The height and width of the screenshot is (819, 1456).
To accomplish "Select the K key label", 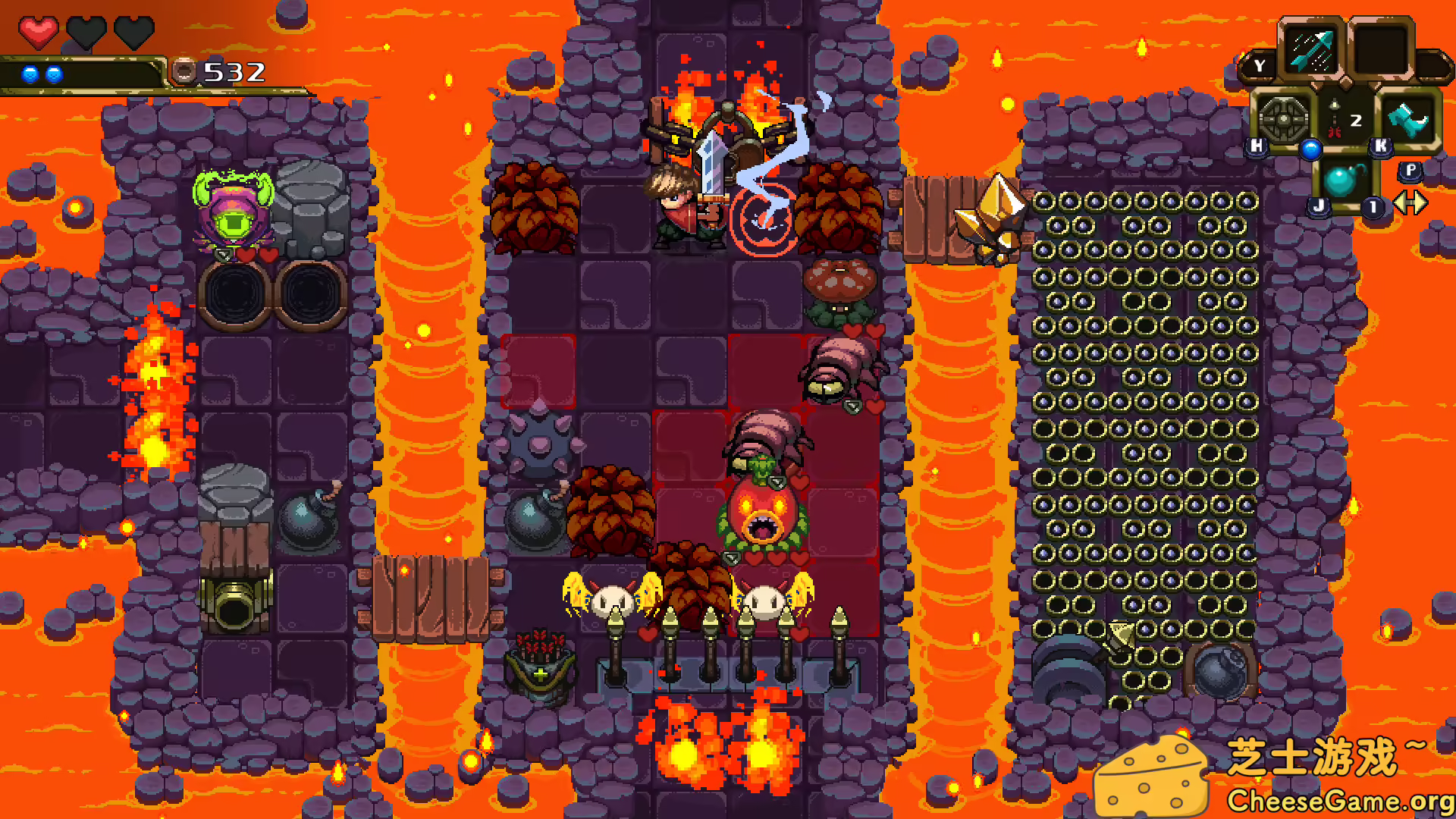I will click(x=1380, y=146).
